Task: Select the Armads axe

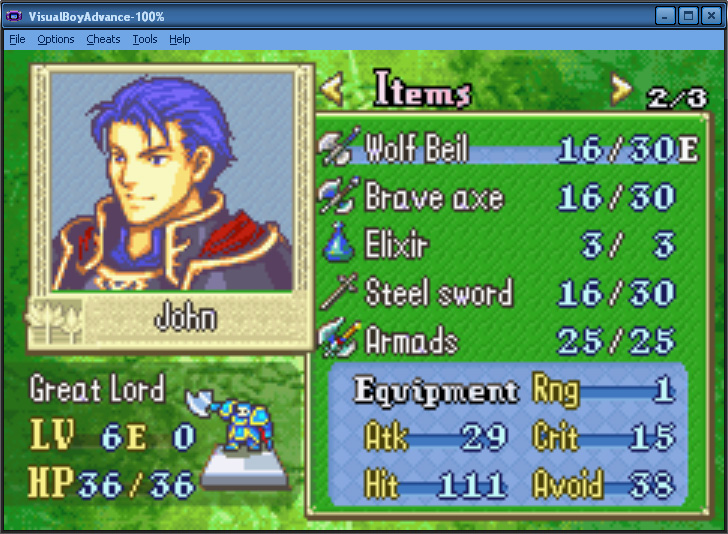Action: pos(411,340)
